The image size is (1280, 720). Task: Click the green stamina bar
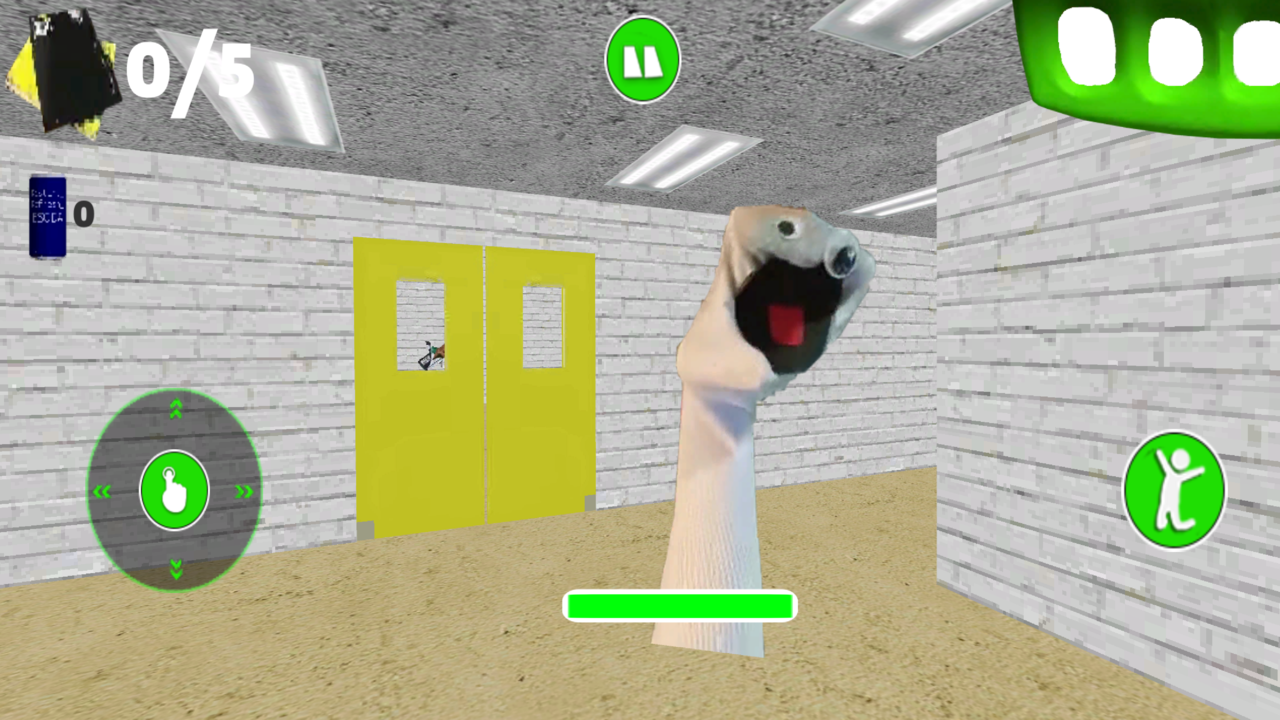click(x=680, y=606)
